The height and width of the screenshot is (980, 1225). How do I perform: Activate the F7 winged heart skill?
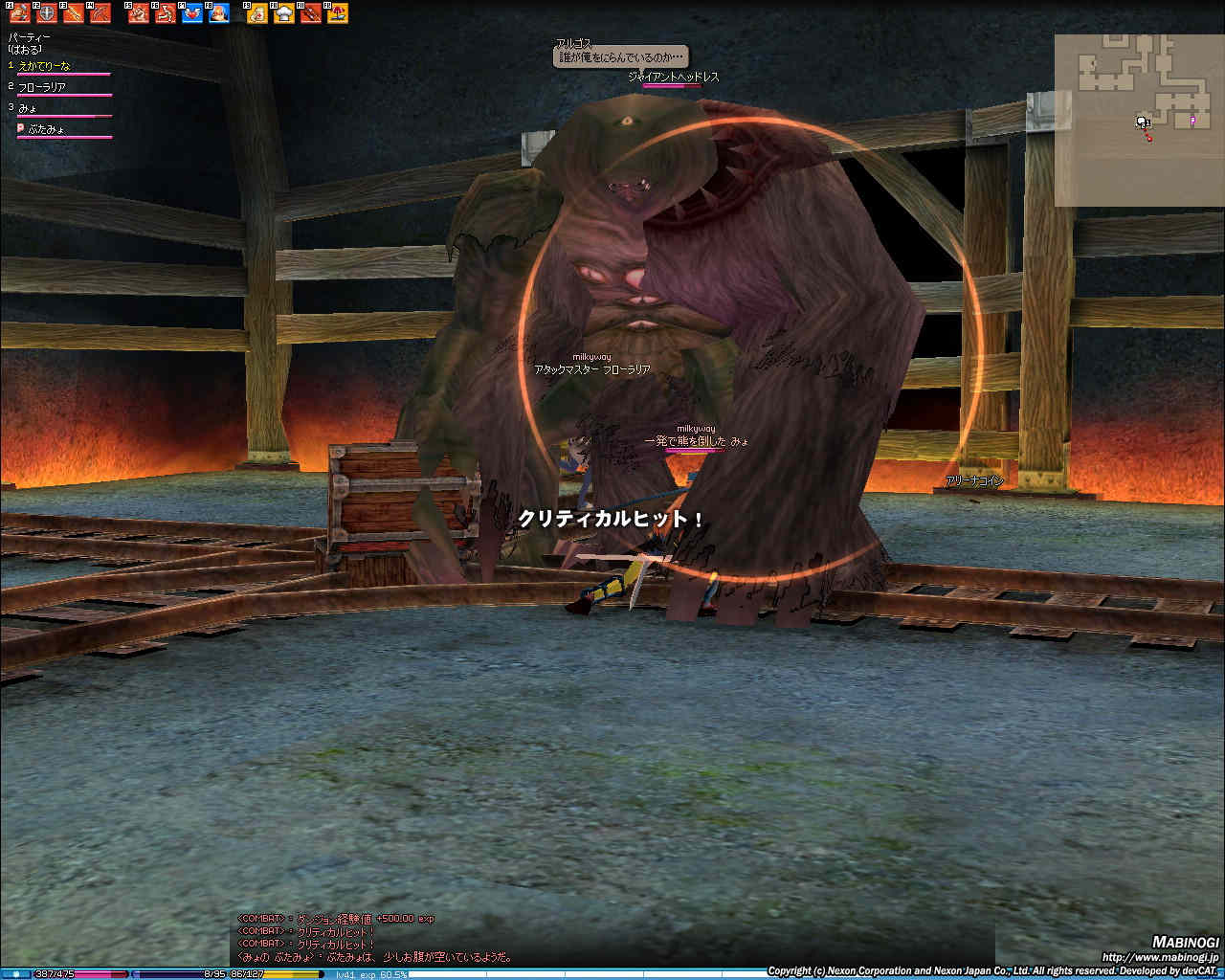[x=192, y=13]
